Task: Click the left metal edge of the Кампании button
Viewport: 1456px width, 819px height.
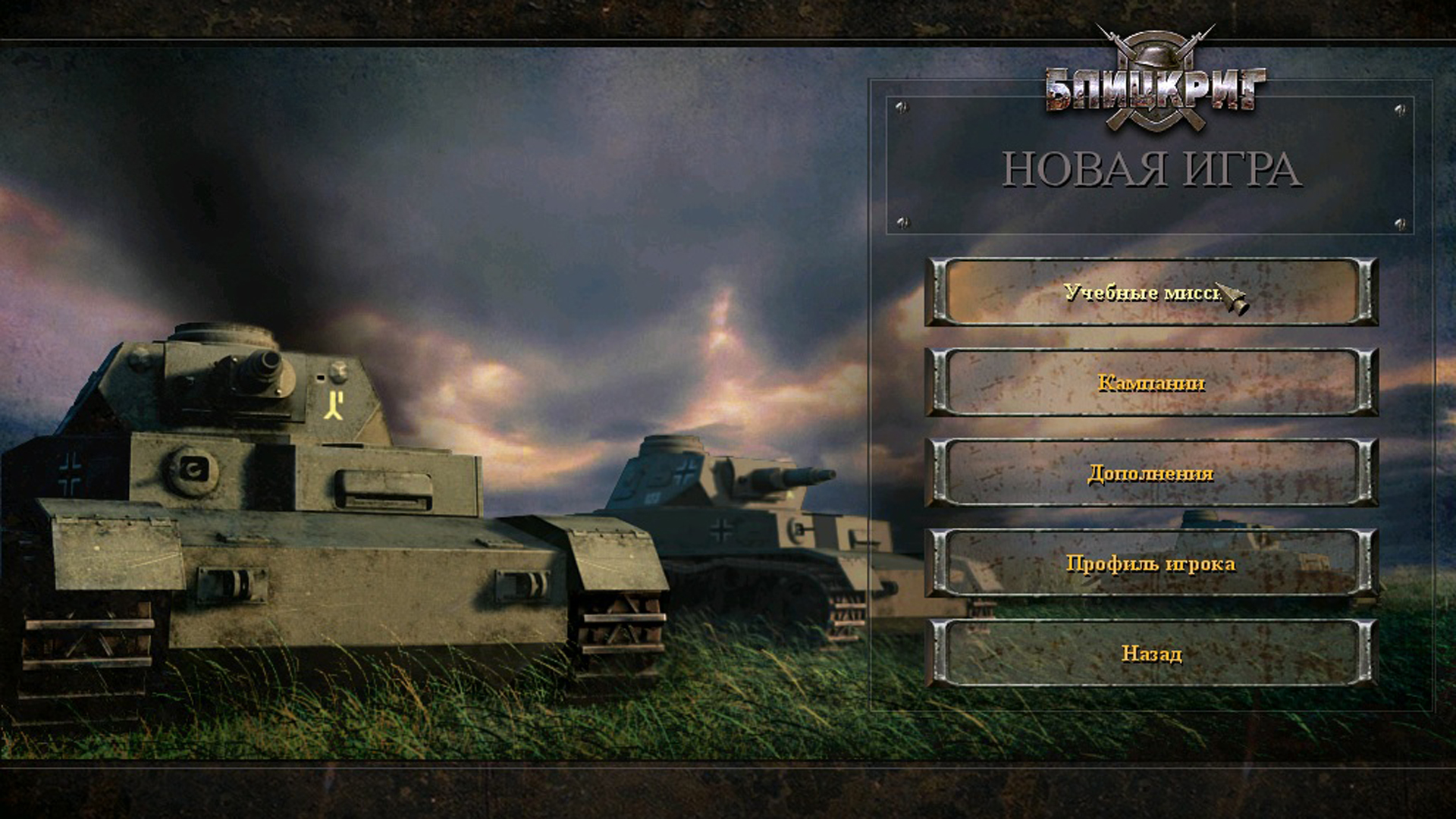Action: tap(938, 383)
